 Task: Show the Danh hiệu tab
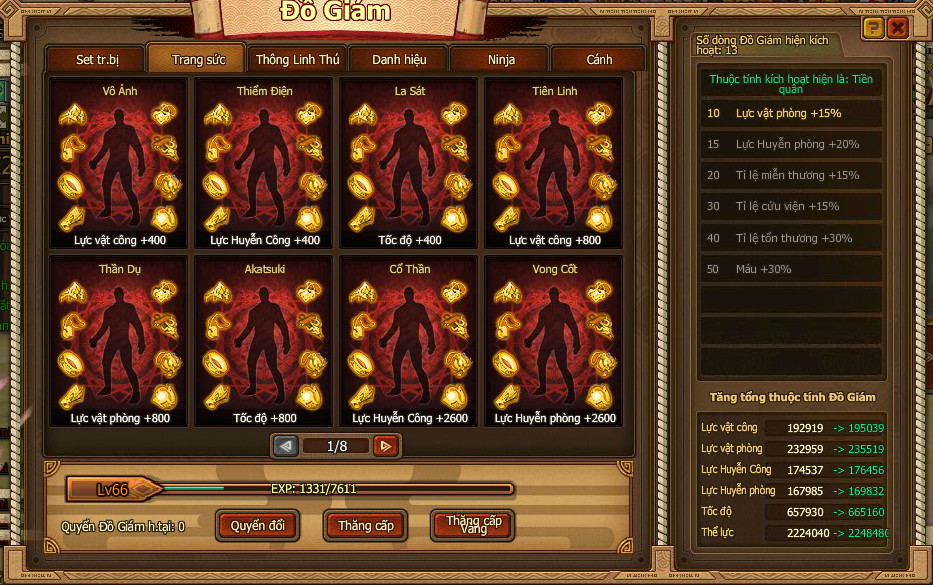point(399,60)
